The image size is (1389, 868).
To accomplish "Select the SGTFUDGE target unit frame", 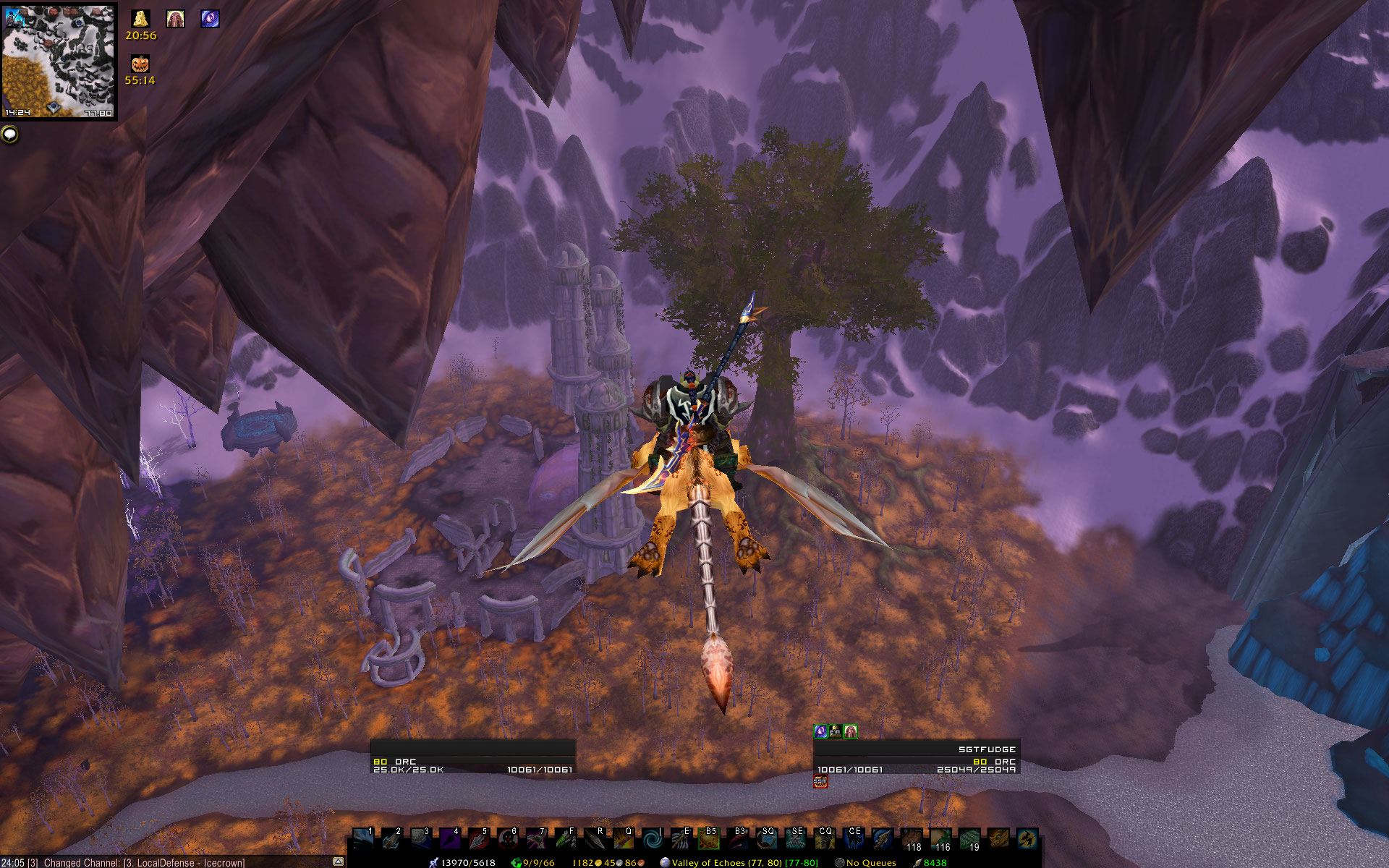I will (x=917, y=757).
